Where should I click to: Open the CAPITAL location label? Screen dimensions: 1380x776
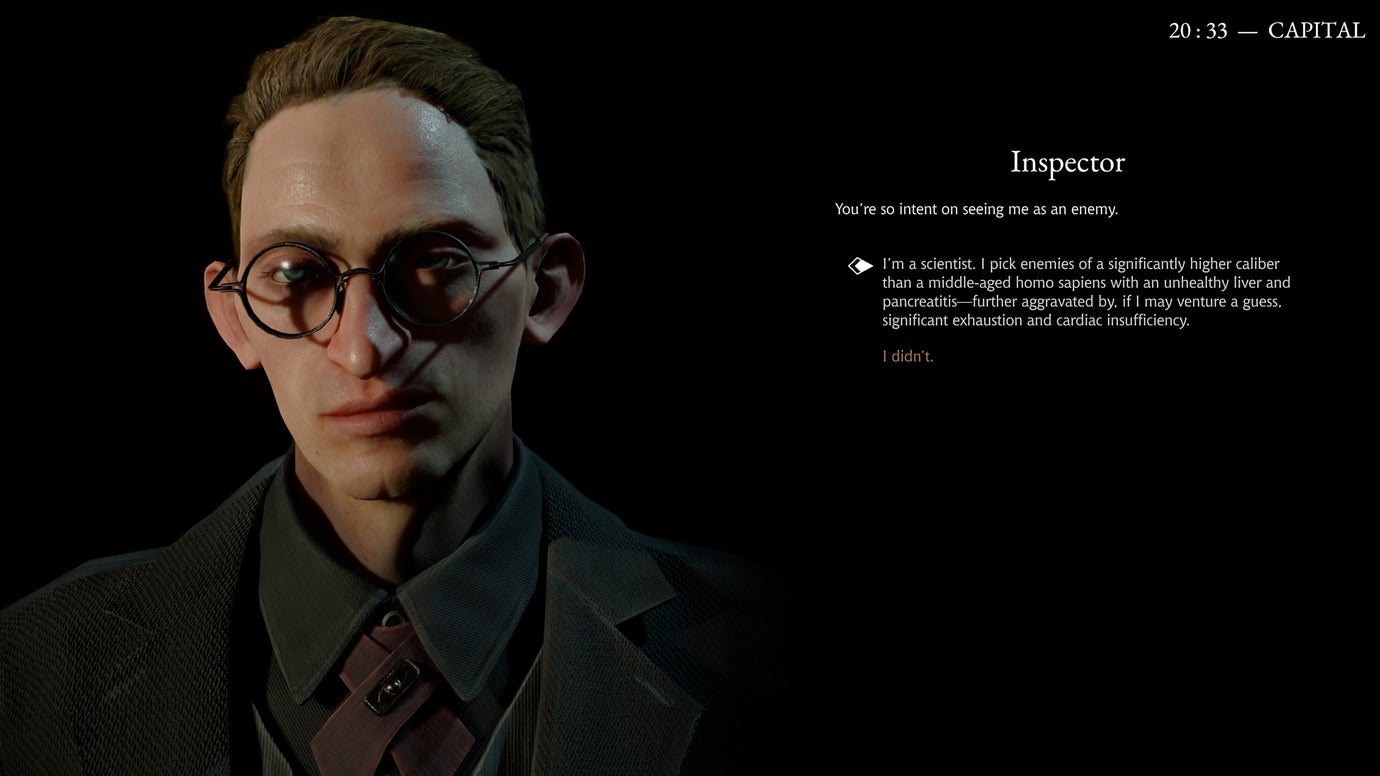click(1317, 29)
